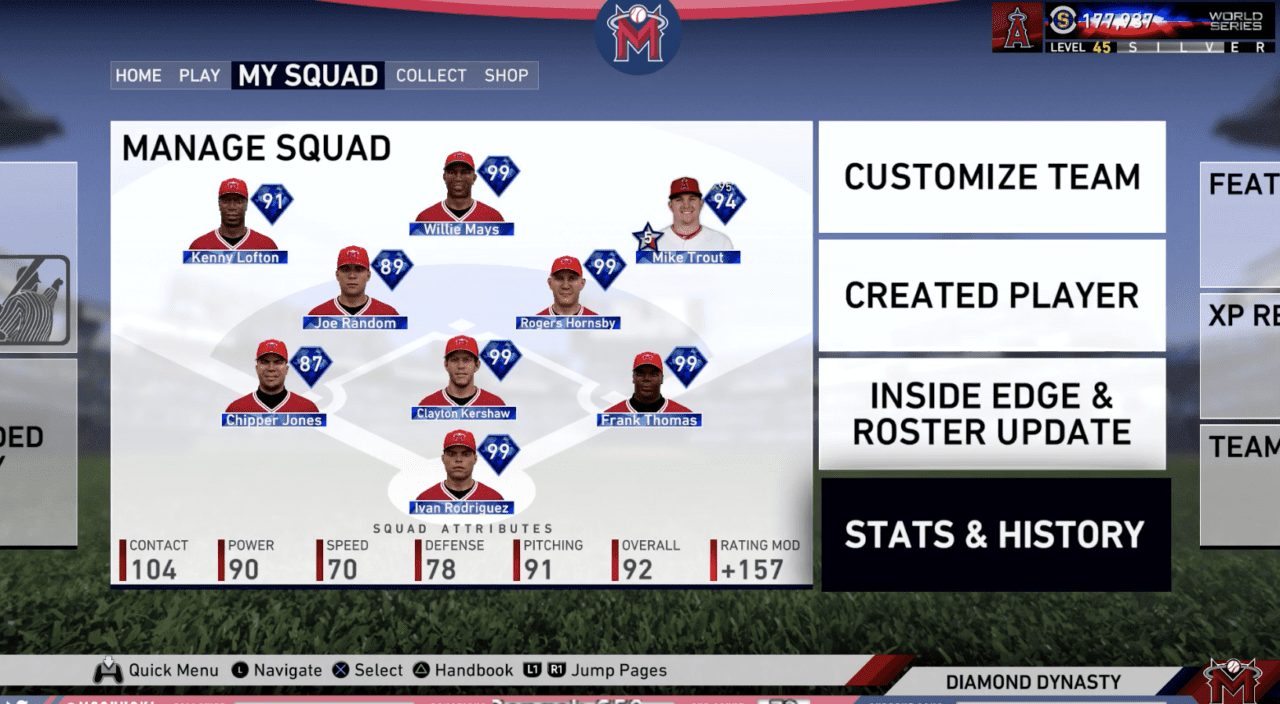Select Ivan Rodriguez catcher card

pos(461,473)
